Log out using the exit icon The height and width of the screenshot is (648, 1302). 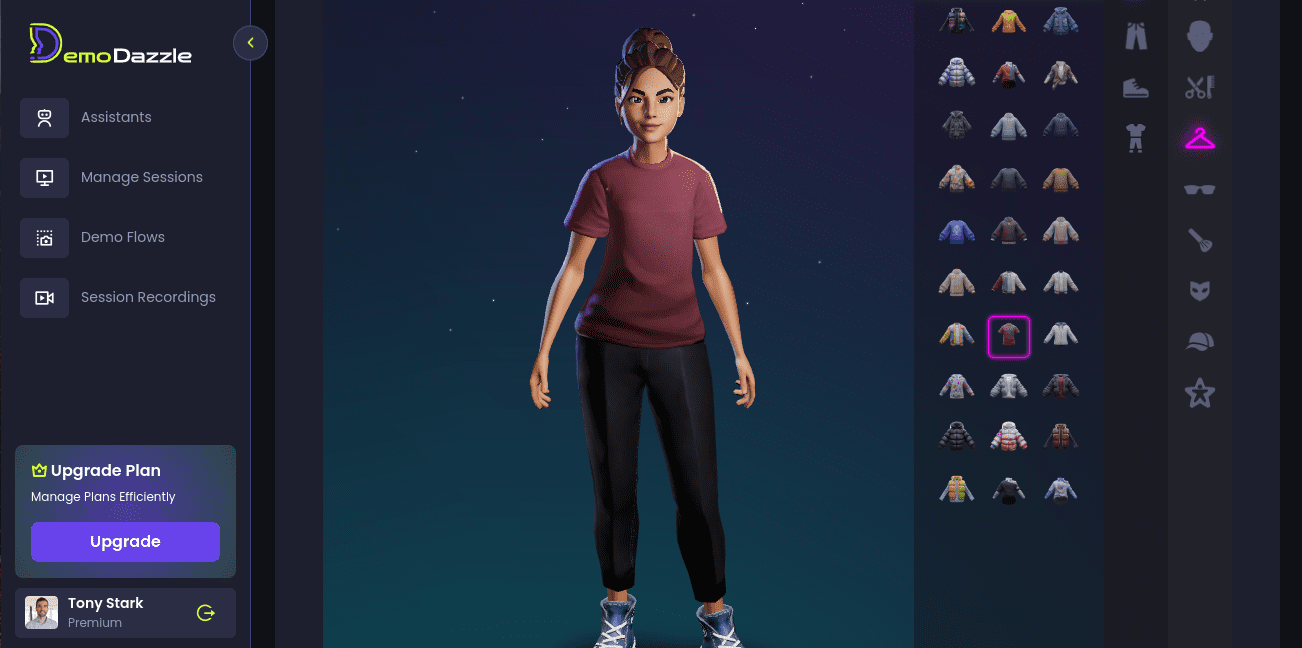click(206, 613)
